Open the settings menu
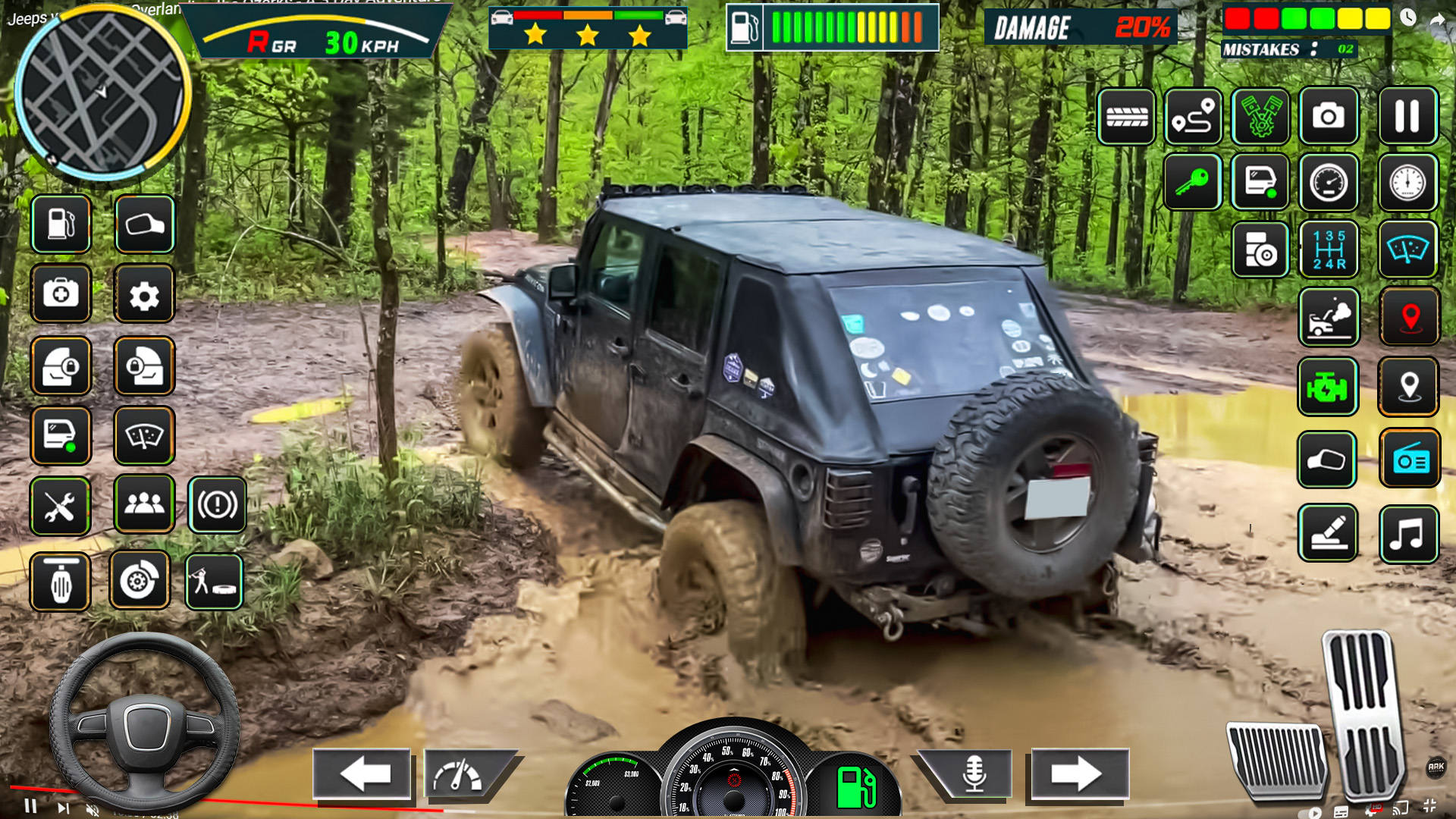This screenshot has width=1456, height=819. (x=144, y=293)
